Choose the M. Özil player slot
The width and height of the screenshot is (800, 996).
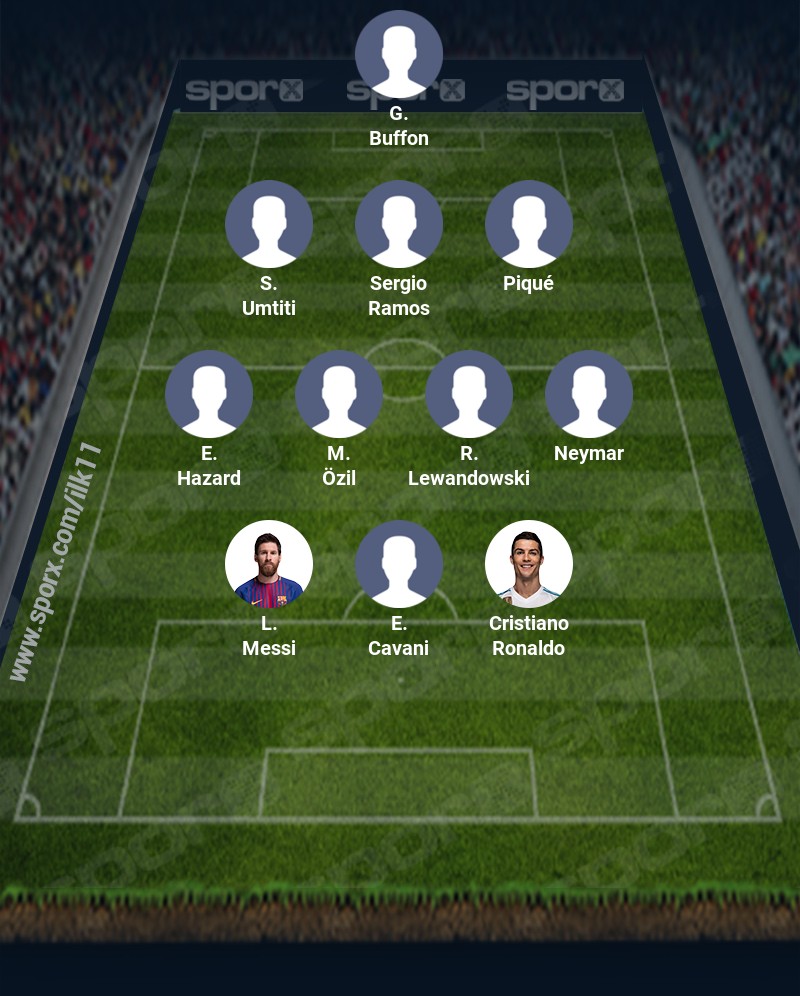coord(339,394)
